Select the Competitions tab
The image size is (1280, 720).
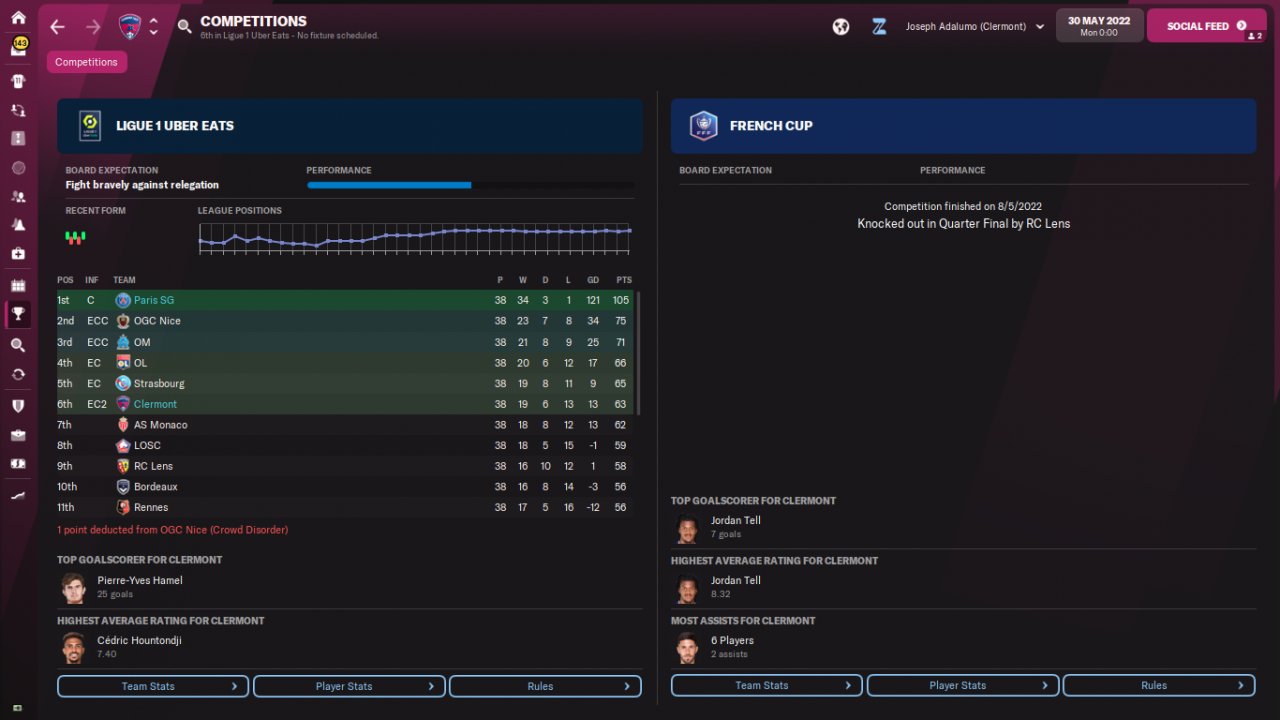[x=86, y=62]
